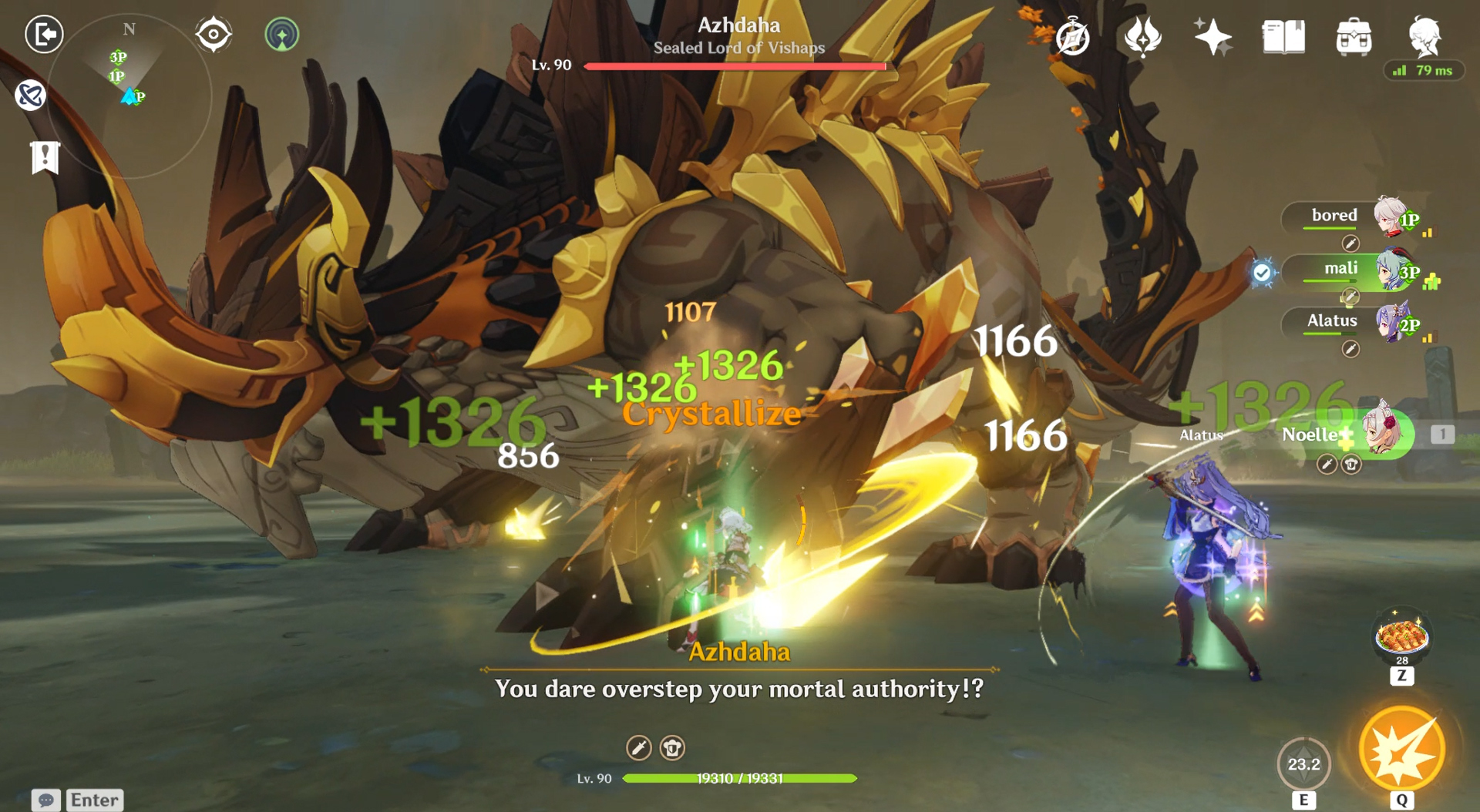Click the pencil icon under bored's nameplate
The image size is (1480, 812).
click(x=1350, y=241)
